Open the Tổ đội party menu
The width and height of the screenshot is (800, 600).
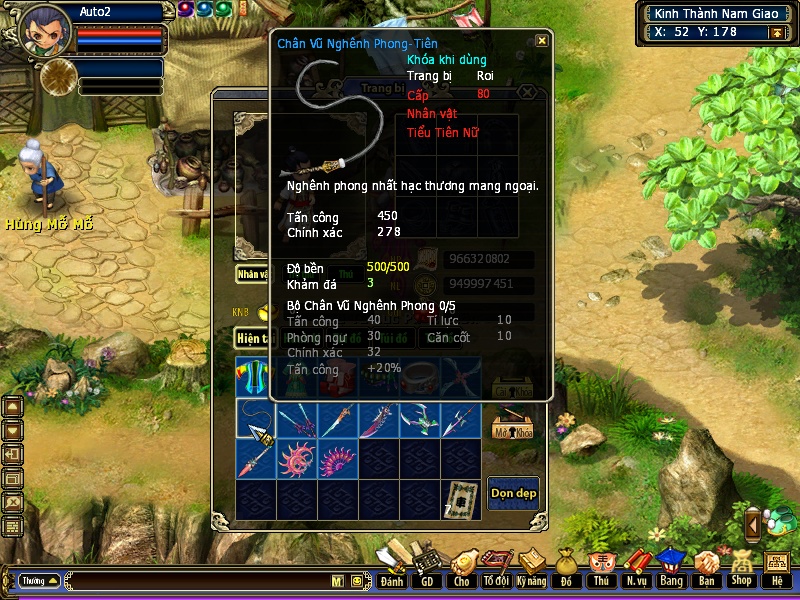pos(496,570)
